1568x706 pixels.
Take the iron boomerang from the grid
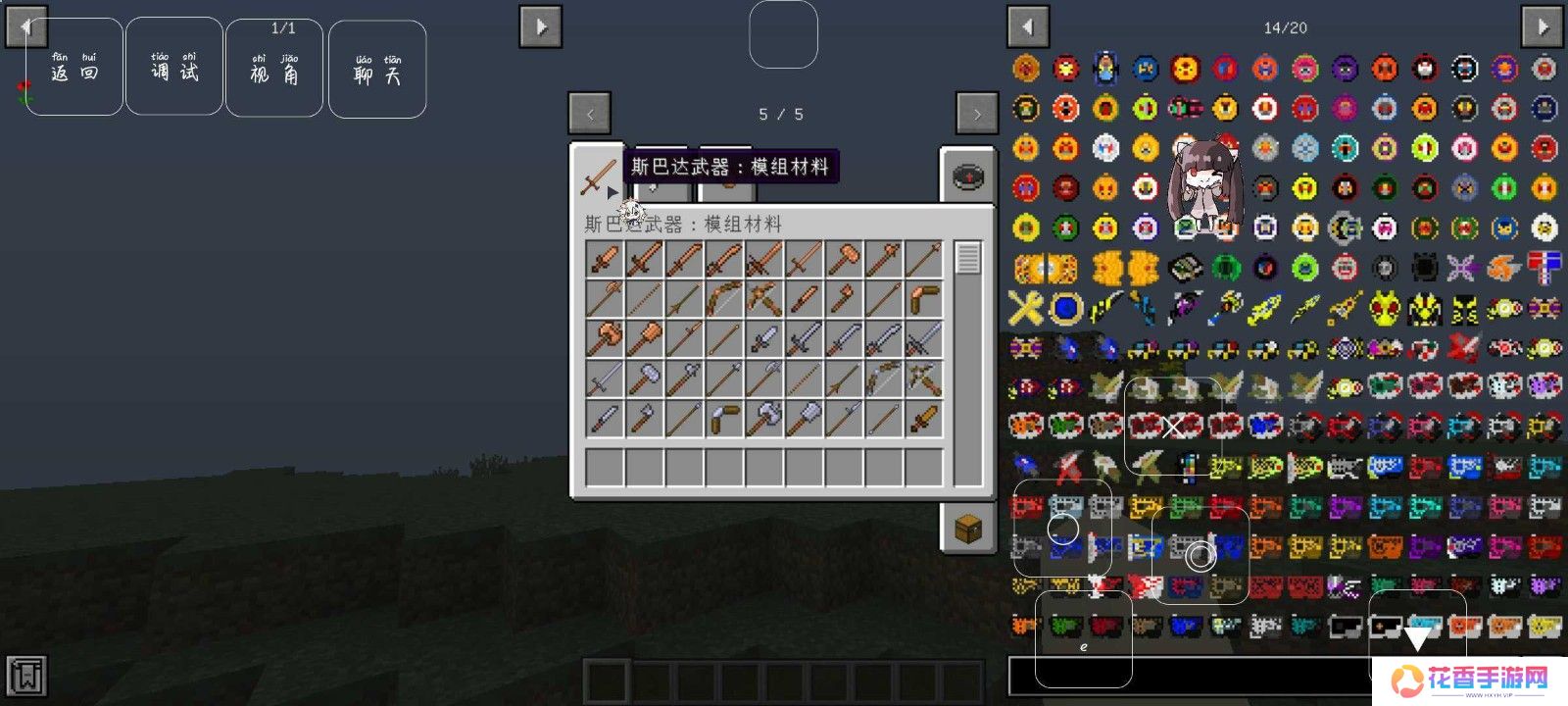tap(724, 419)
